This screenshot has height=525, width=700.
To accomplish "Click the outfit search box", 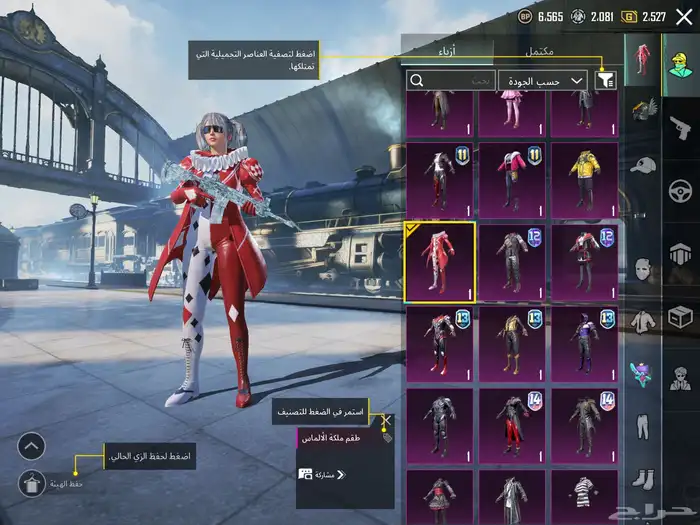I will pyautogui.click(x=451, y=80).
